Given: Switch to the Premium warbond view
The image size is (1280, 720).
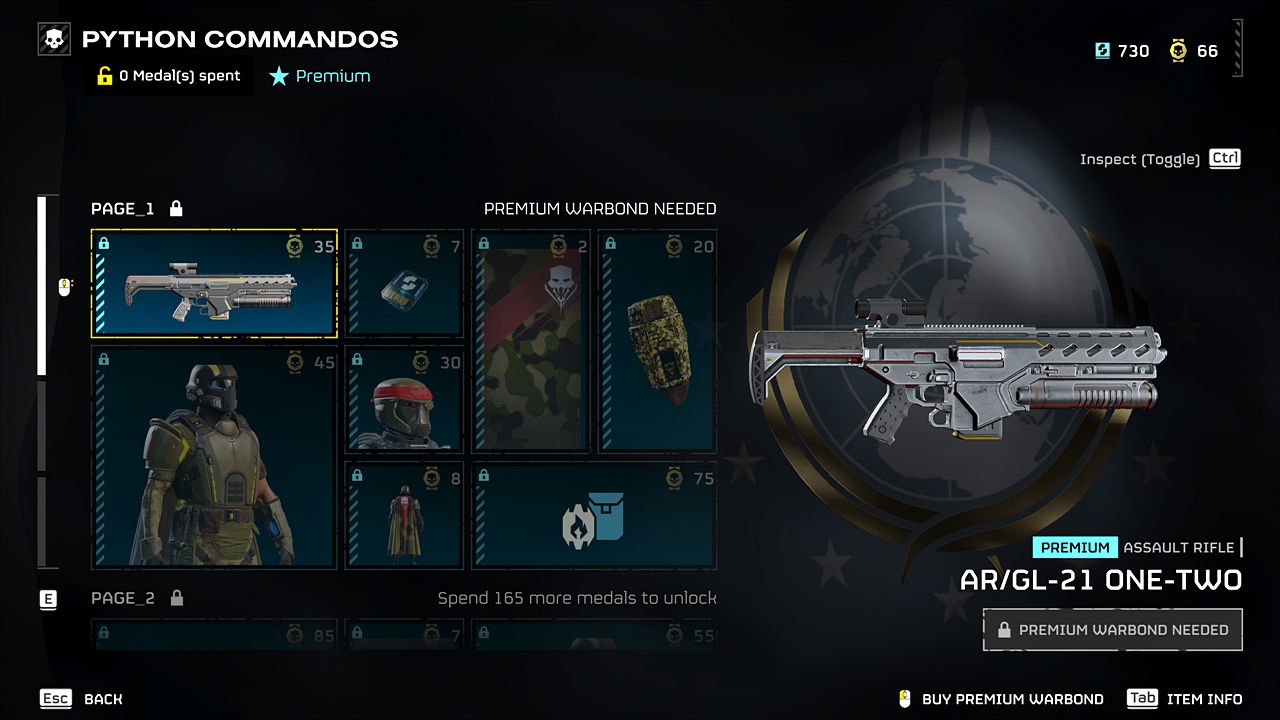Looking at the screenshot, I should [319, 75].
